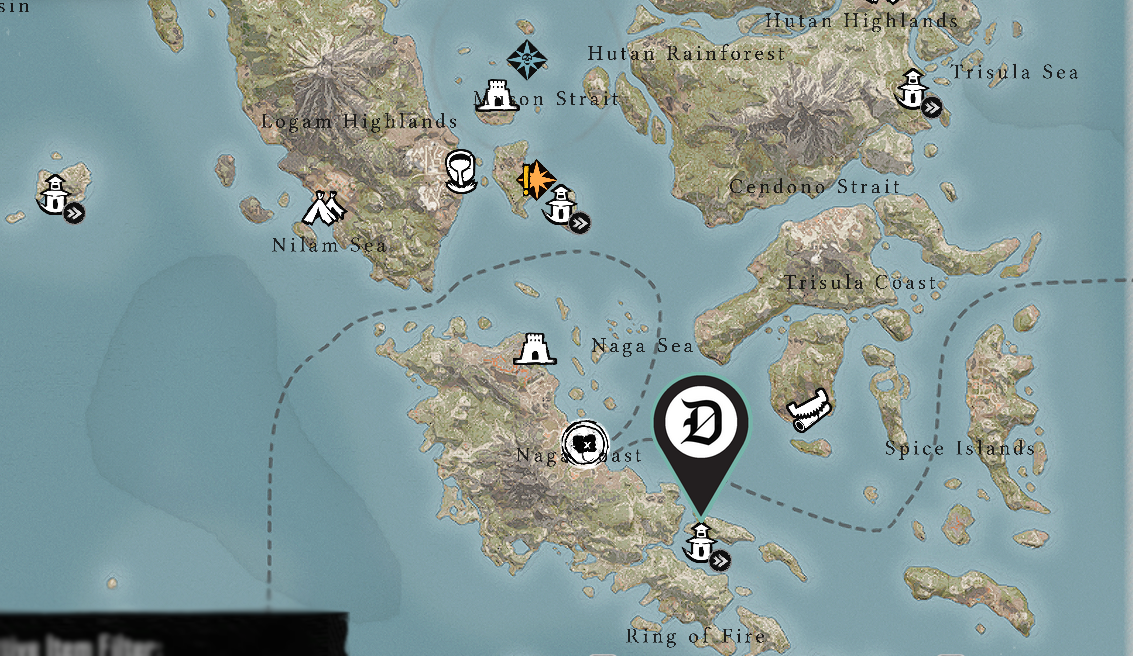Open the fort marker beside Naga Sea label
The image size is (1133, 656).
534,349
